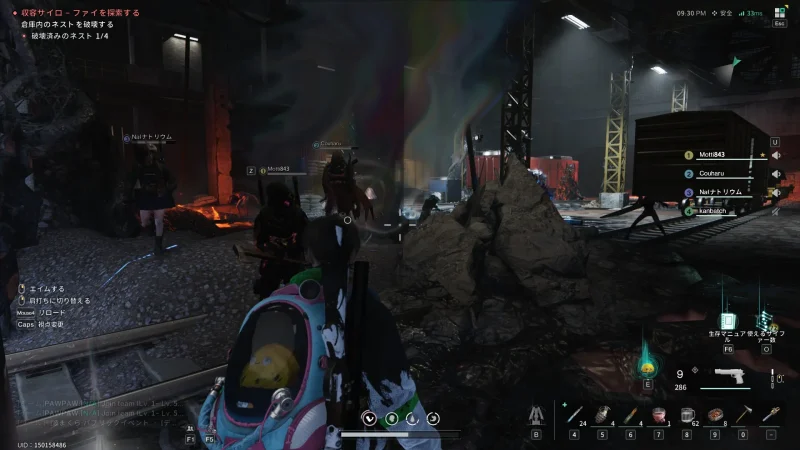
Task: Select the pickaxe hotbar slot
Action: click(x=743, y=413)
